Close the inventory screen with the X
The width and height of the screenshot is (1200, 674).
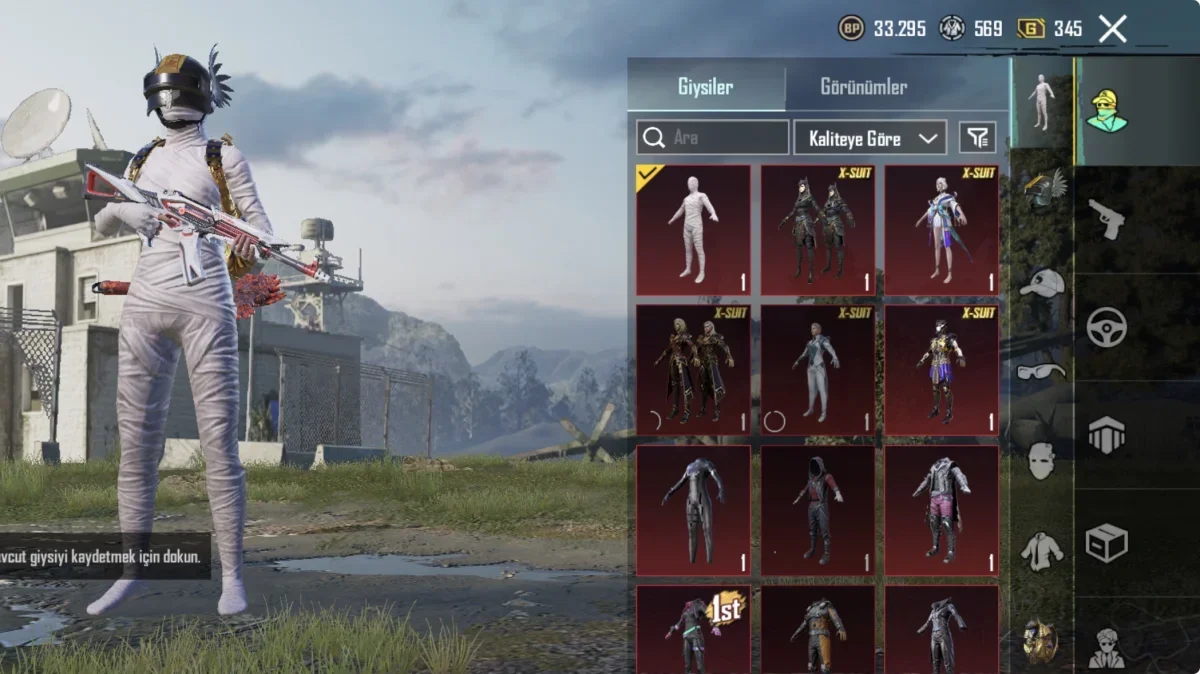coord(1112,29)
